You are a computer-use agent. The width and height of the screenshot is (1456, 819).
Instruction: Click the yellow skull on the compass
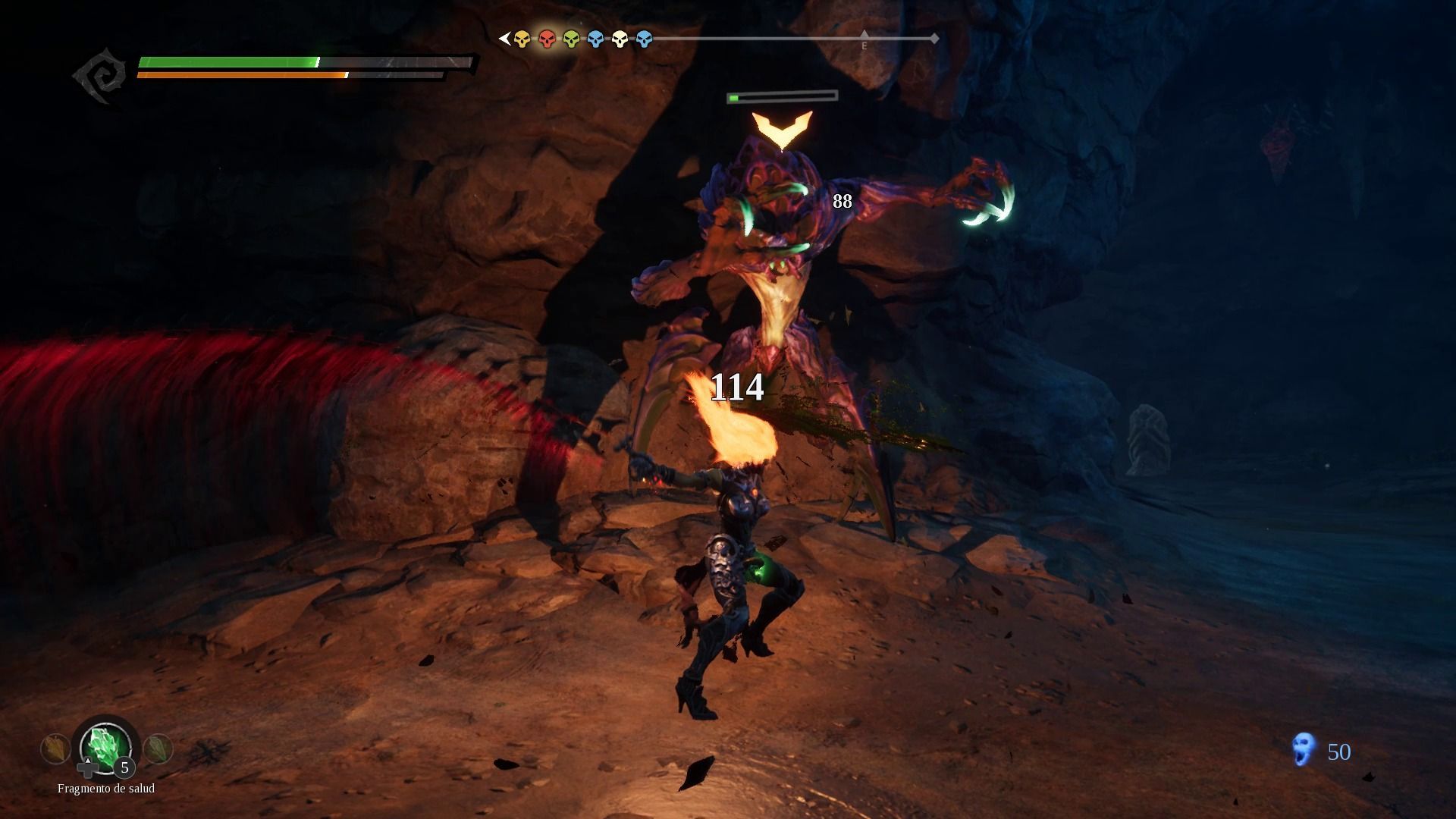(522, 39)
